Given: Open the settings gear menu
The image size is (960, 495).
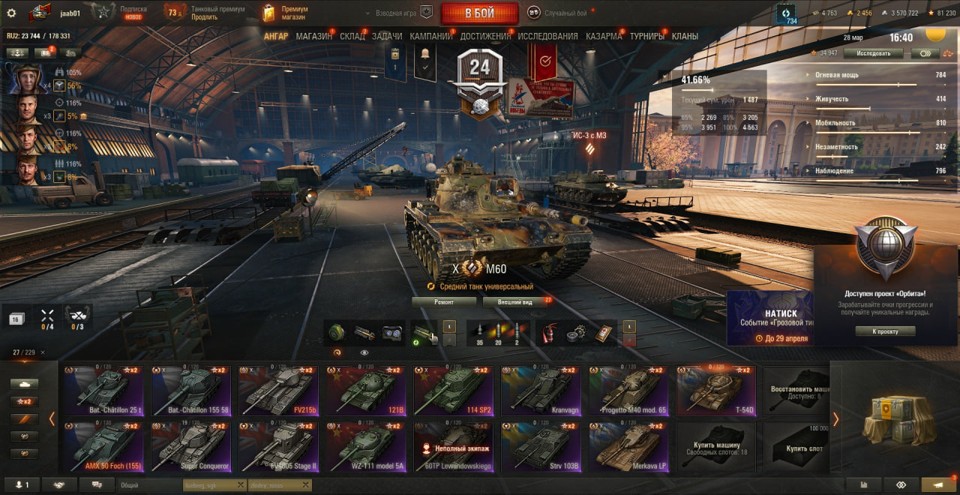Looking at the screenshot, I should click(11, 13).
